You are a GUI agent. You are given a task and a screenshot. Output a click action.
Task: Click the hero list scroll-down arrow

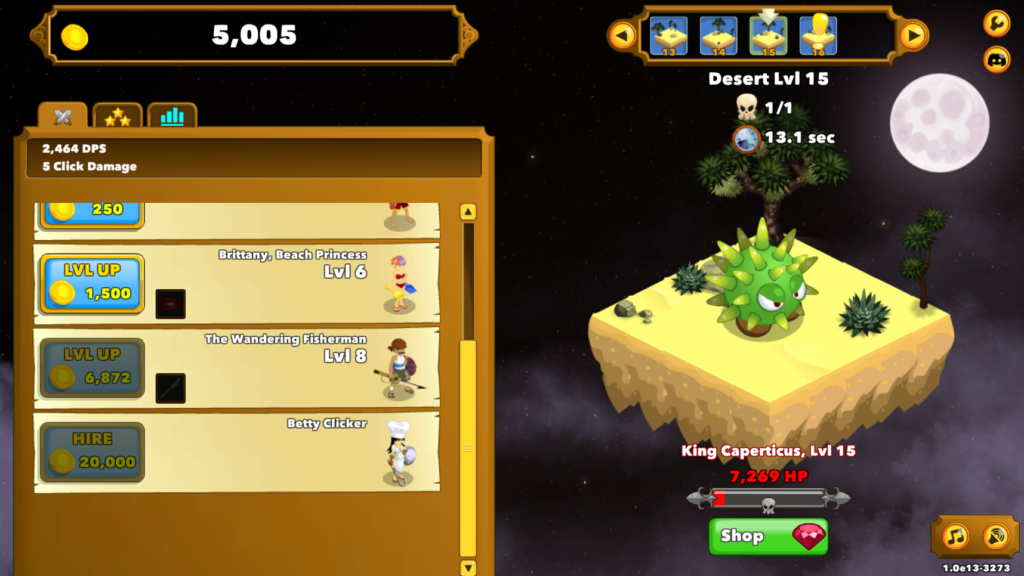tap(468, 567)
